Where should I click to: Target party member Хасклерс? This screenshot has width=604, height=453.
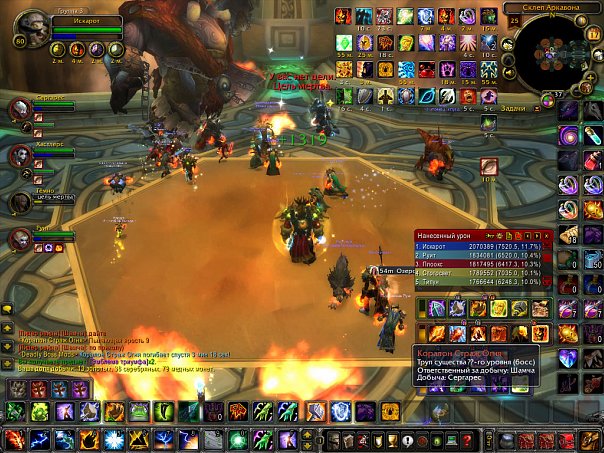click(21, 155)
